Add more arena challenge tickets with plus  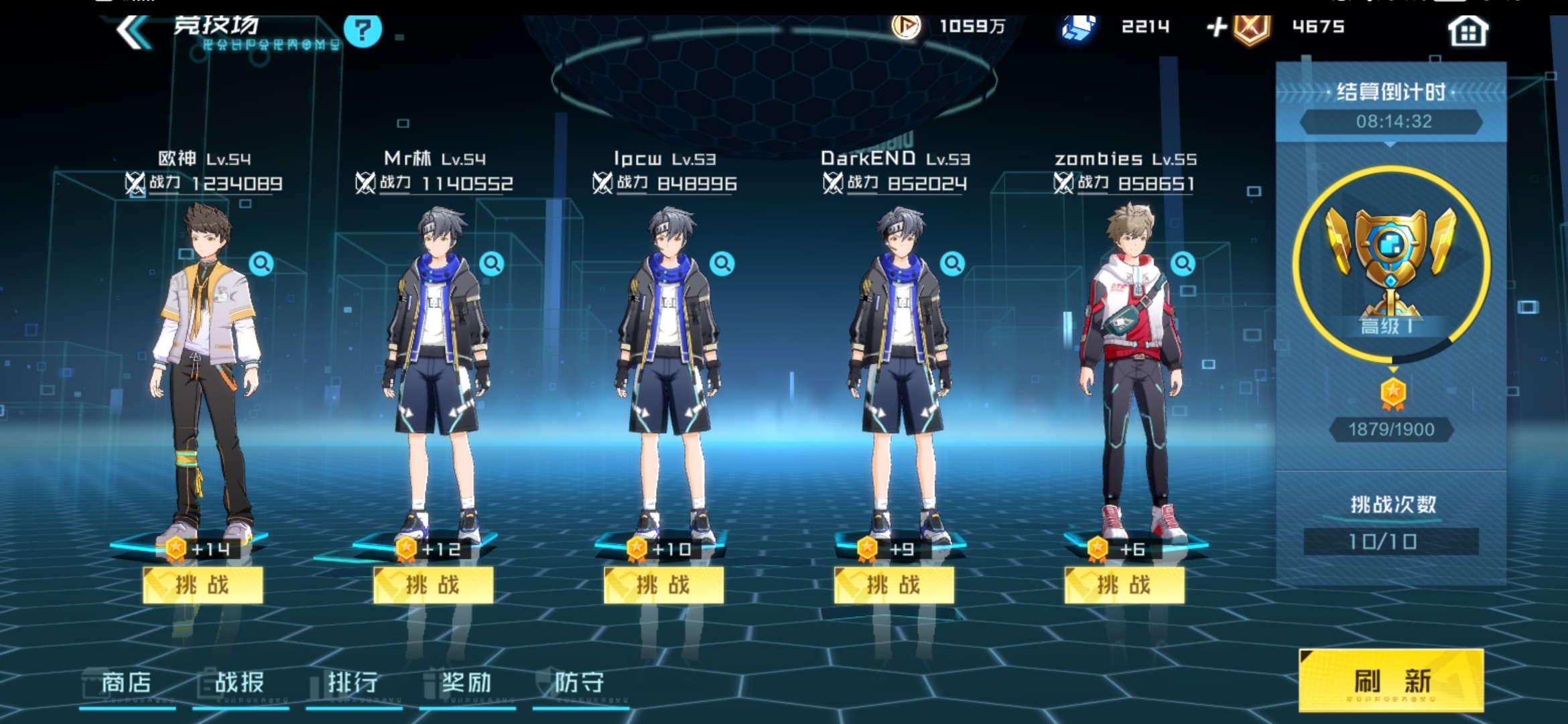[1216, 27]
